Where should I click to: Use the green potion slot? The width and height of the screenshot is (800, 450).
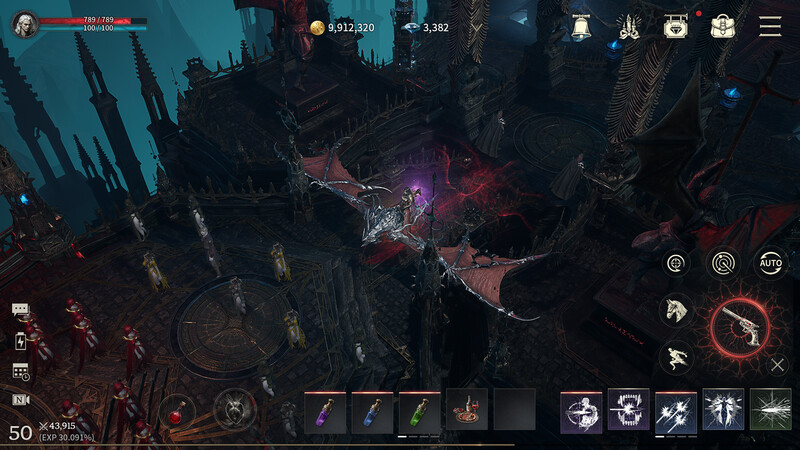419,410
